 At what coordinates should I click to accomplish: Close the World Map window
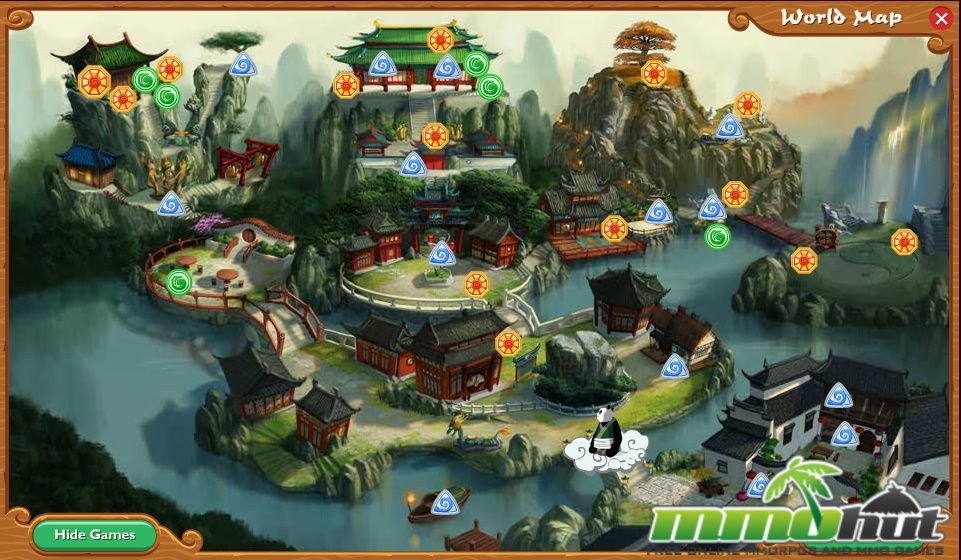point(940,18)
